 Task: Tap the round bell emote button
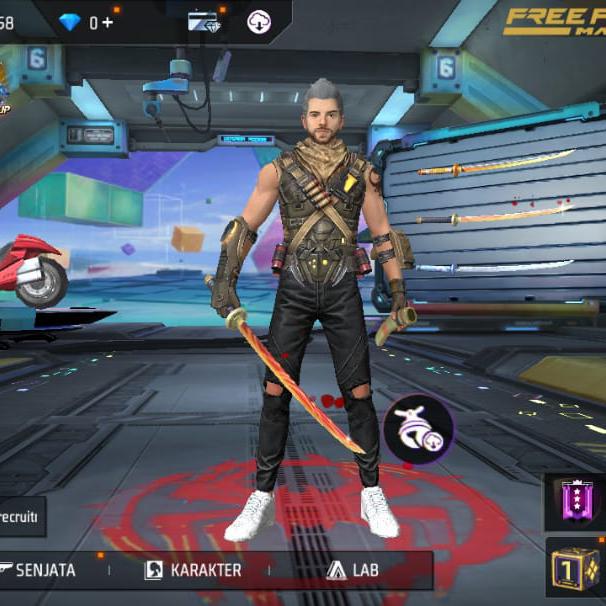coord(418,430)
